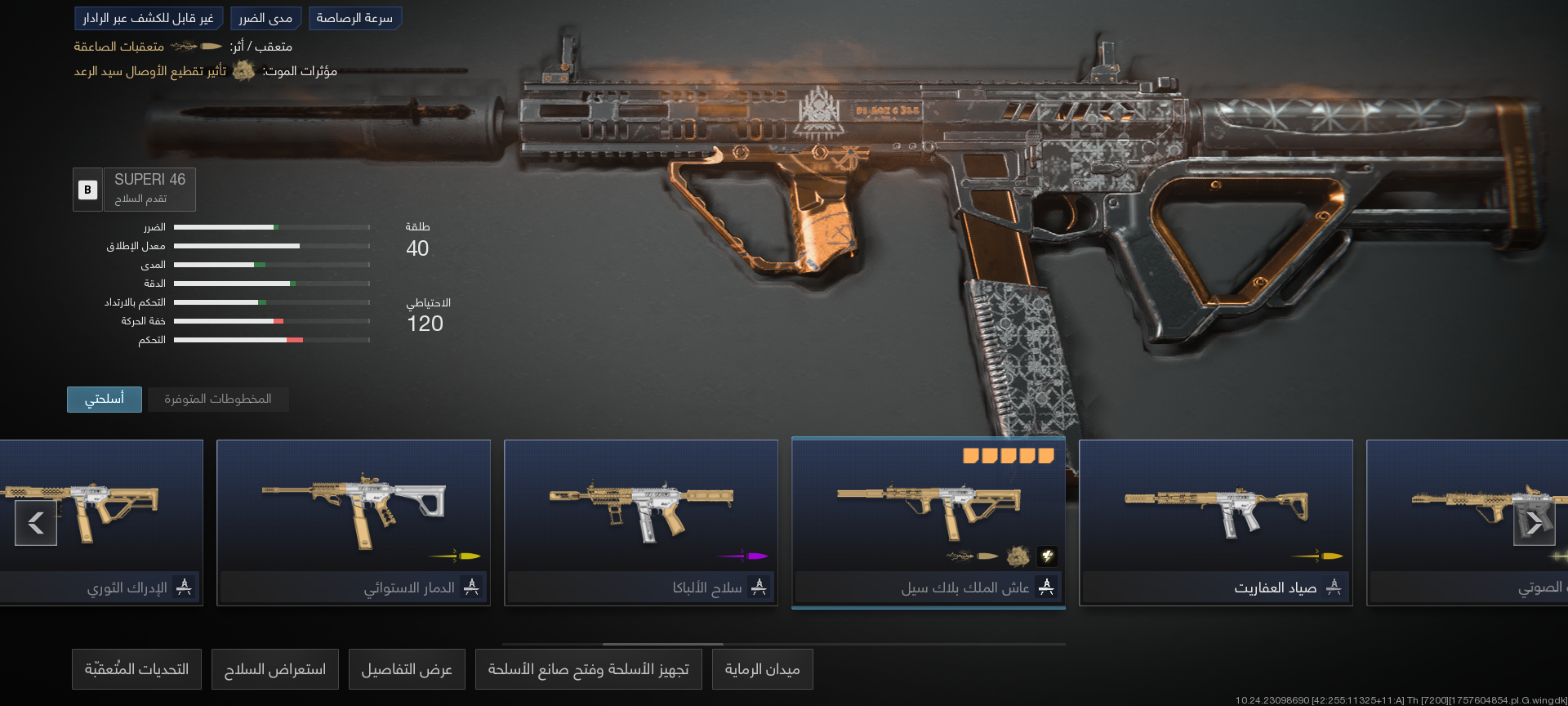This screenshot has width=1568, height=706.
Task: Click the gunsmith icon beside صياد العفاريت name
Action: (x=1334, y=587)
